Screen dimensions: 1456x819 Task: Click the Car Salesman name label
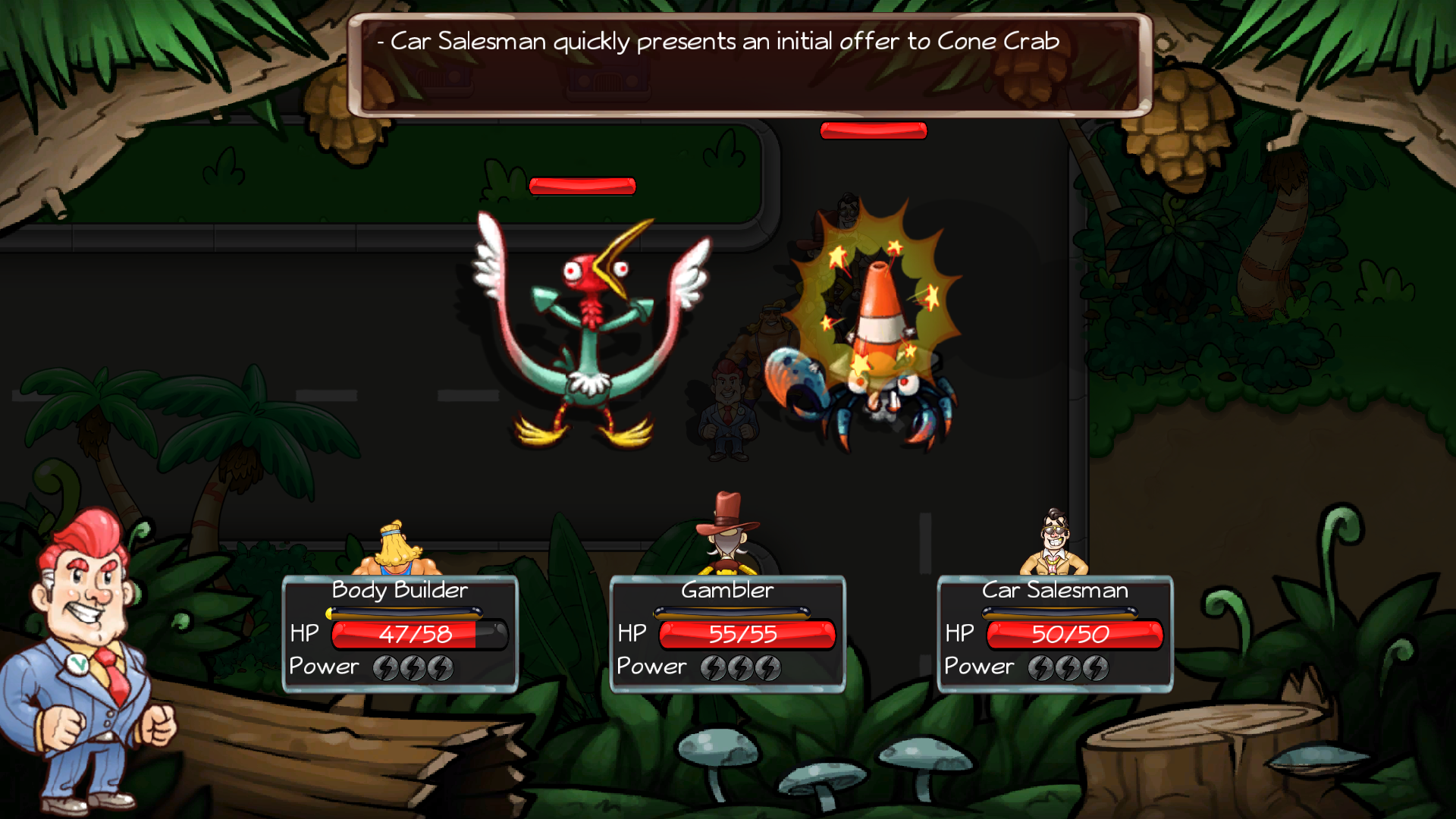pyautogui.click(x=1055, y=590)
